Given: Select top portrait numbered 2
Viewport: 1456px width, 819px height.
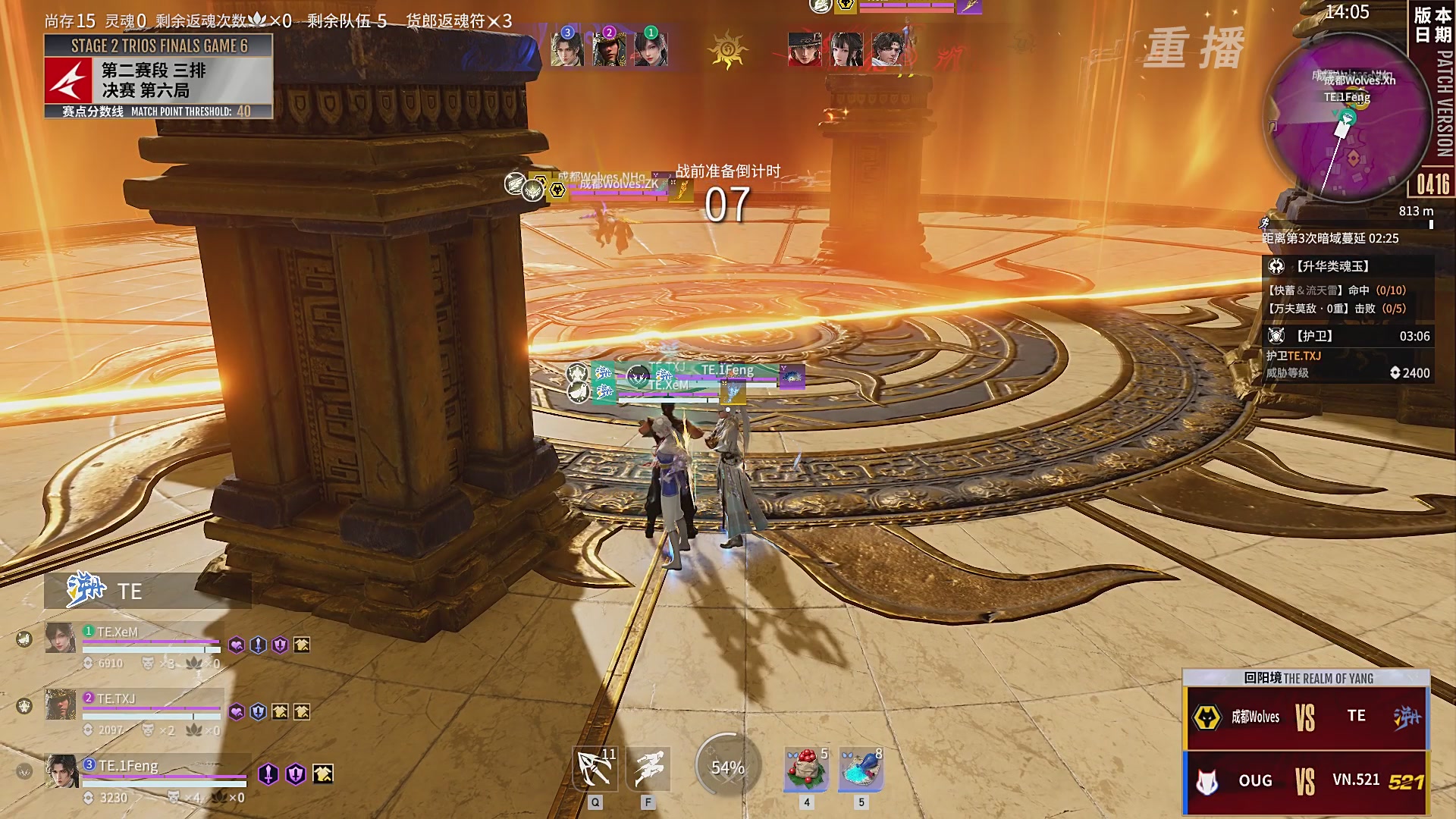Looking at the screenshot, I should pyautogui.click(x=609, y=47).
